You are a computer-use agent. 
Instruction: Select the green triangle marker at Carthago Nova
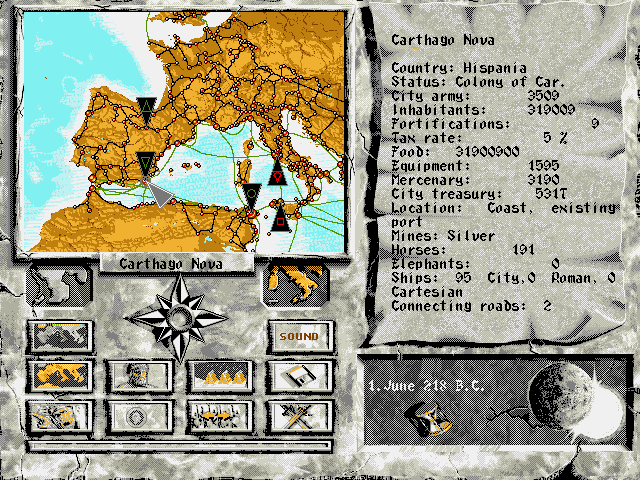pyautogui.click(x=146, y=163)
